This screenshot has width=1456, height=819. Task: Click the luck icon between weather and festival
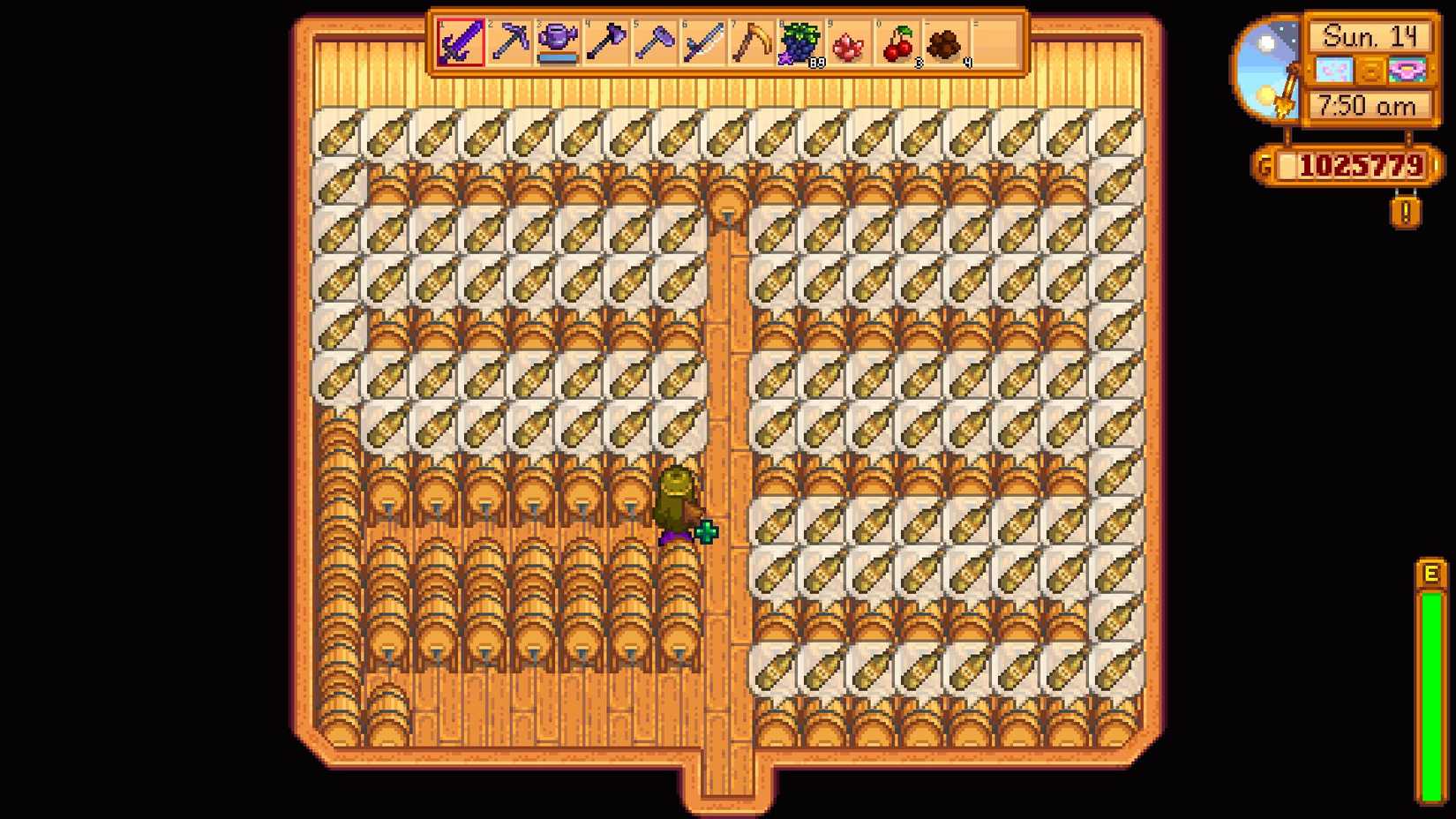tap(1372, 69)
